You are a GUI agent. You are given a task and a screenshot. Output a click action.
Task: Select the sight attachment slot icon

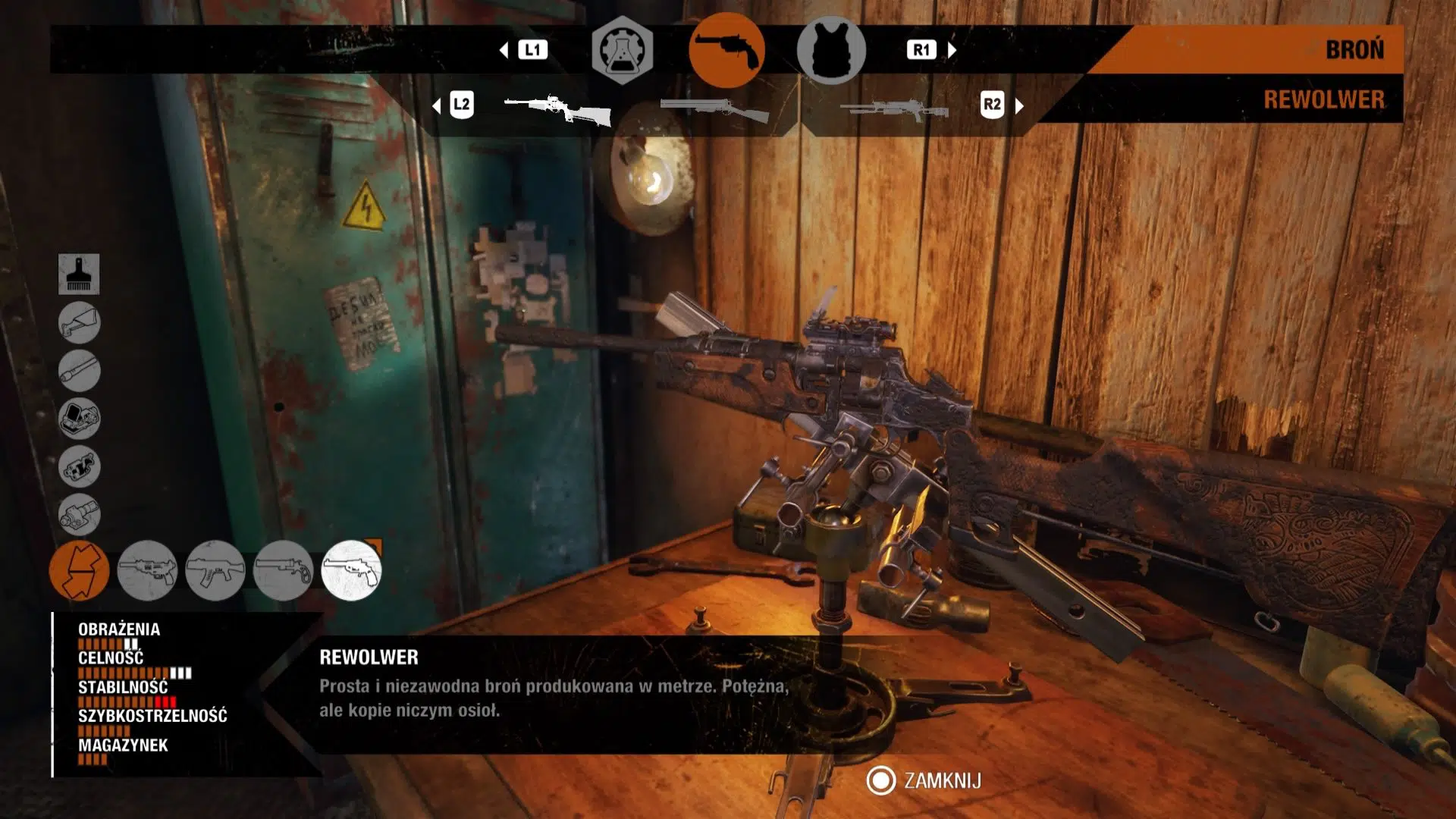coord(79,419)
